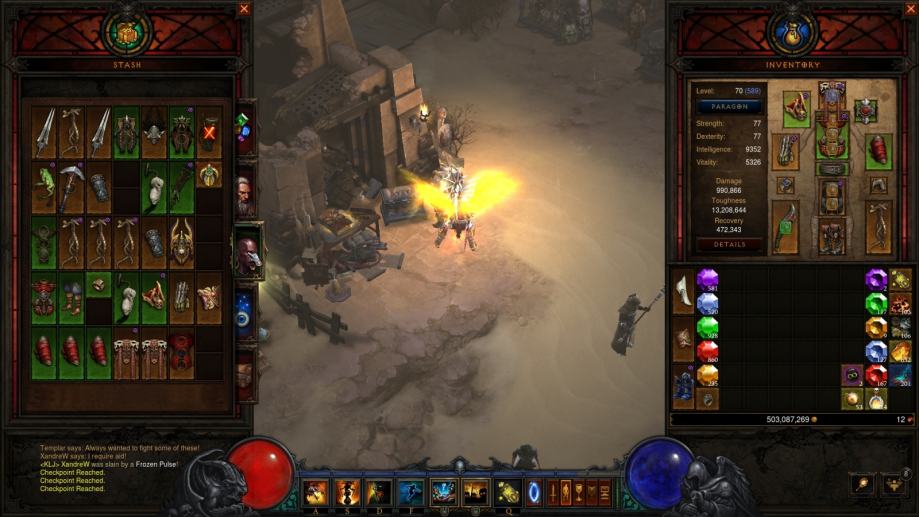Select the red X marked stash item
The height and width of the screenshot is (517, 919).
tap(209, 131)
